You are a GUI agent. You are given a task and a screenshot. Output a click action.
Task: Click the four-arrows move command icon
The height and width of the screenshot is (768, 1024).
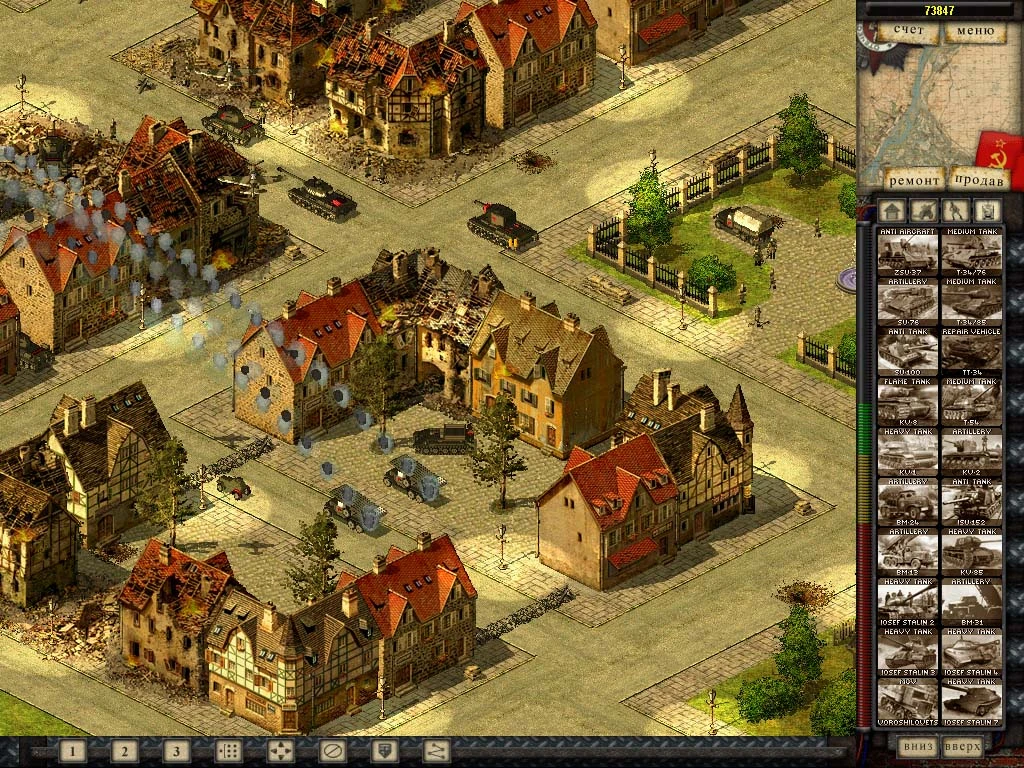coord(280,751)
